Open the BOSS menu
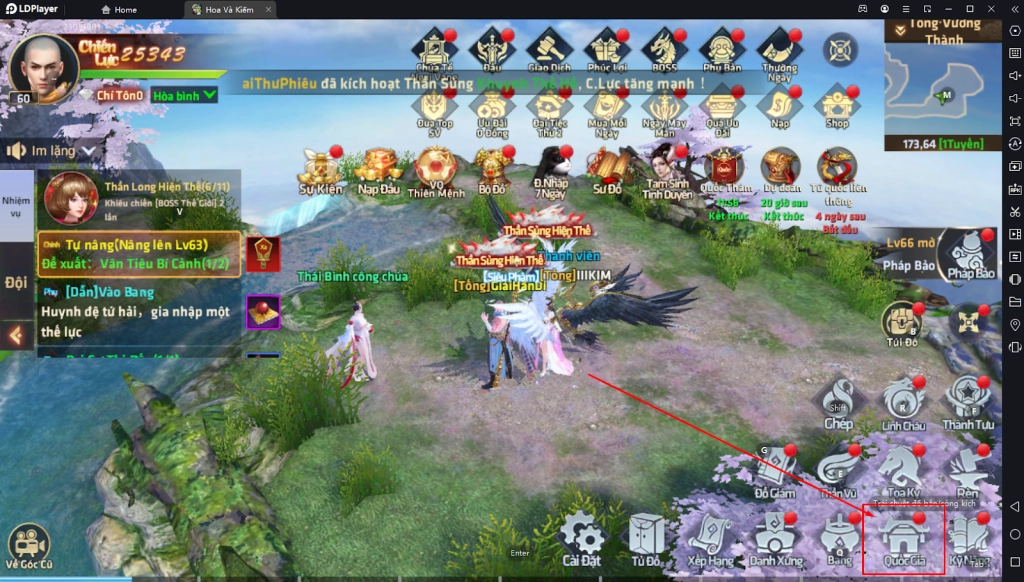Image resolution: width=1024 pixels, height=582 pixels. [x=662, y=50]
